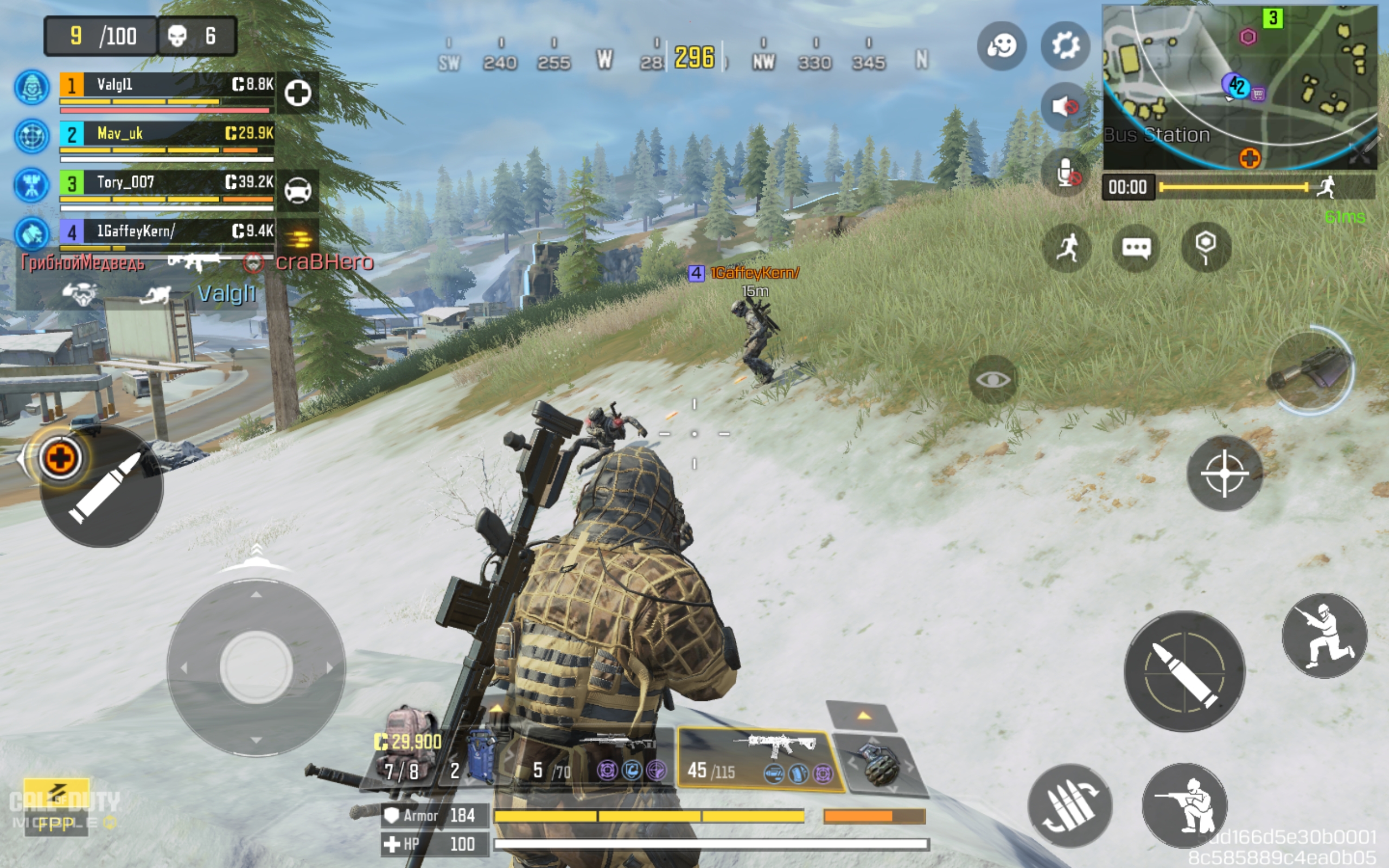Select the grenade slot

coord(879,763)
